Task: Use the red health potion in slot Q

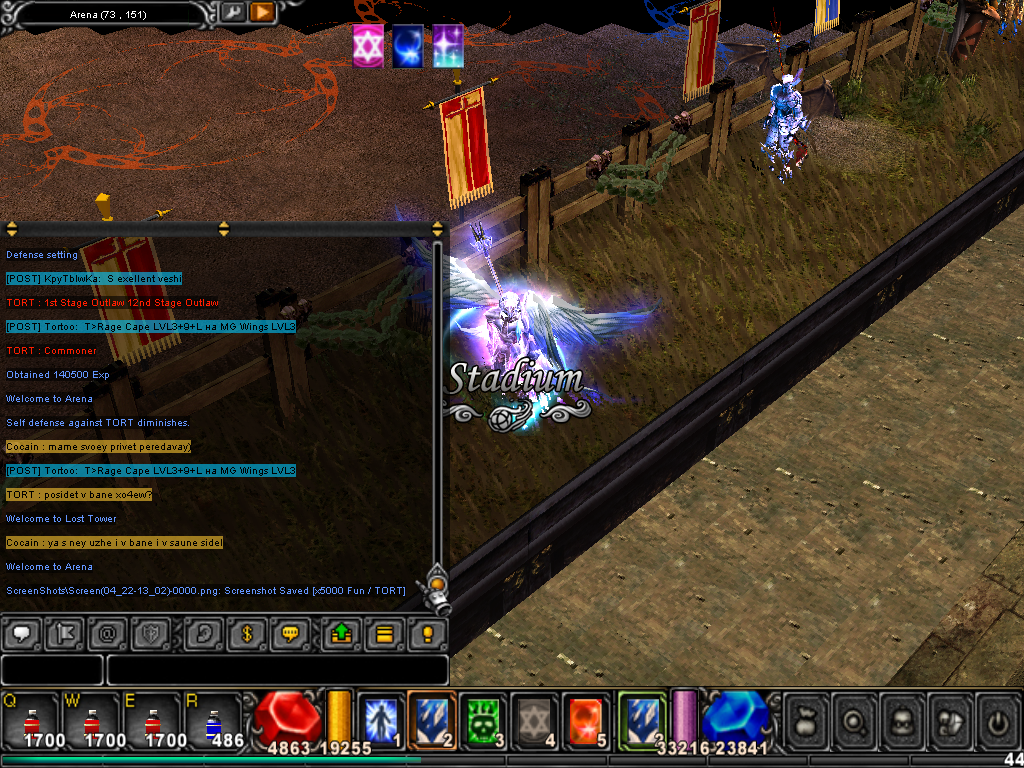Action: [30, 721]
